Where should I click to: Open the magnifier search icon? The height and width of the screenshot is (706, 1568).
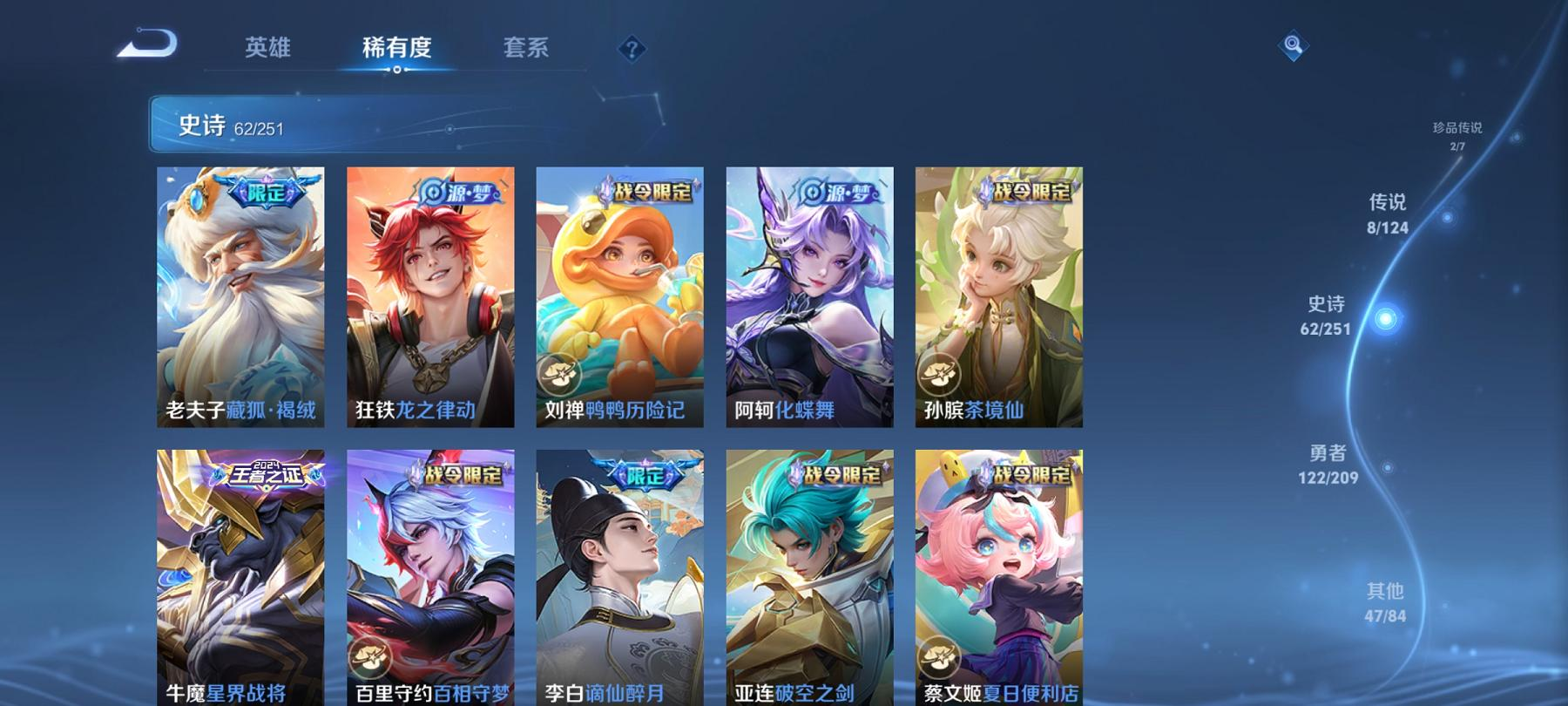point(1293,45)
